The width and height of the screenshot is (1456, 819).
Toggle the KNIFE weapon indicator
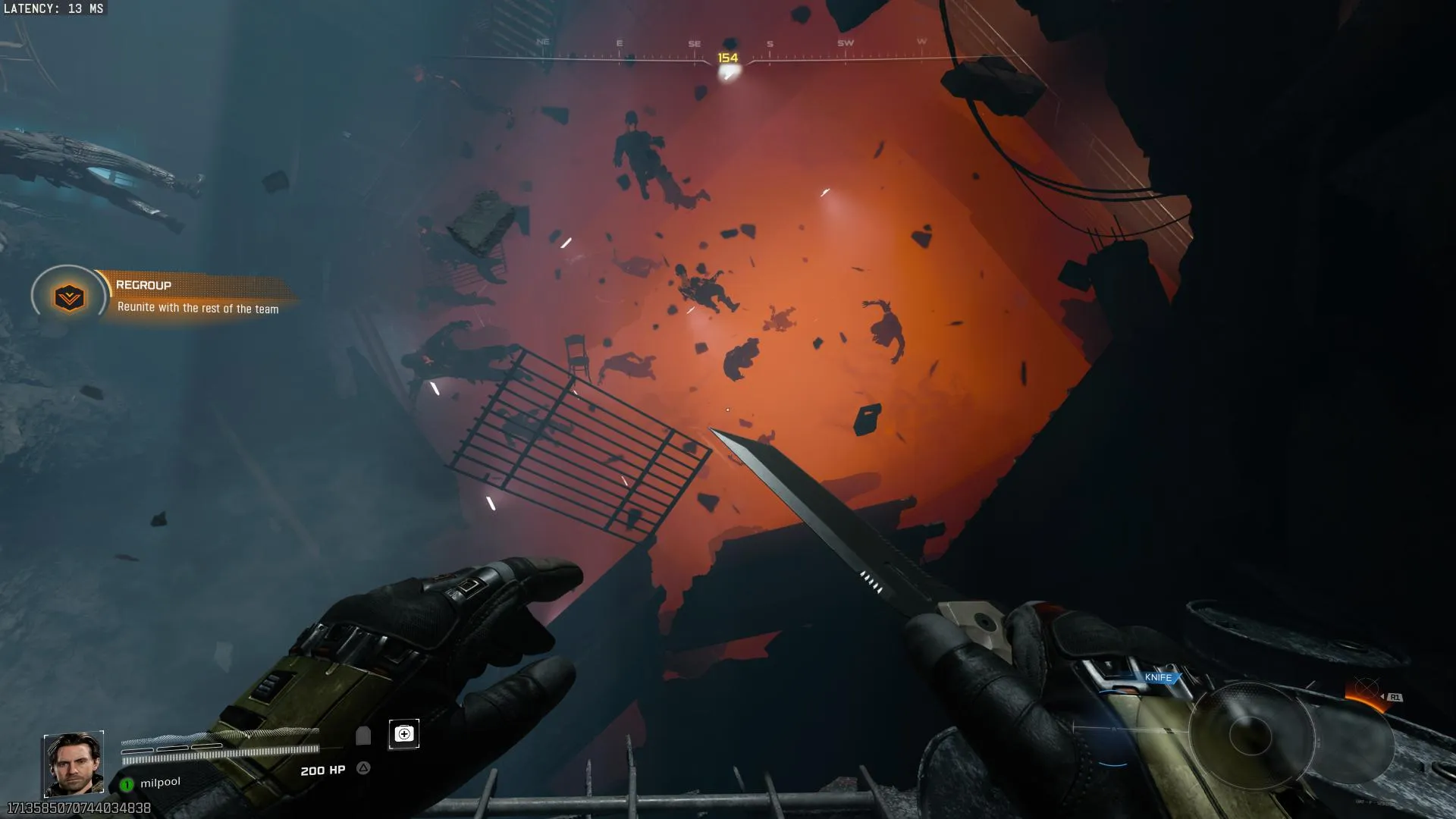(x=1158, y=676)
